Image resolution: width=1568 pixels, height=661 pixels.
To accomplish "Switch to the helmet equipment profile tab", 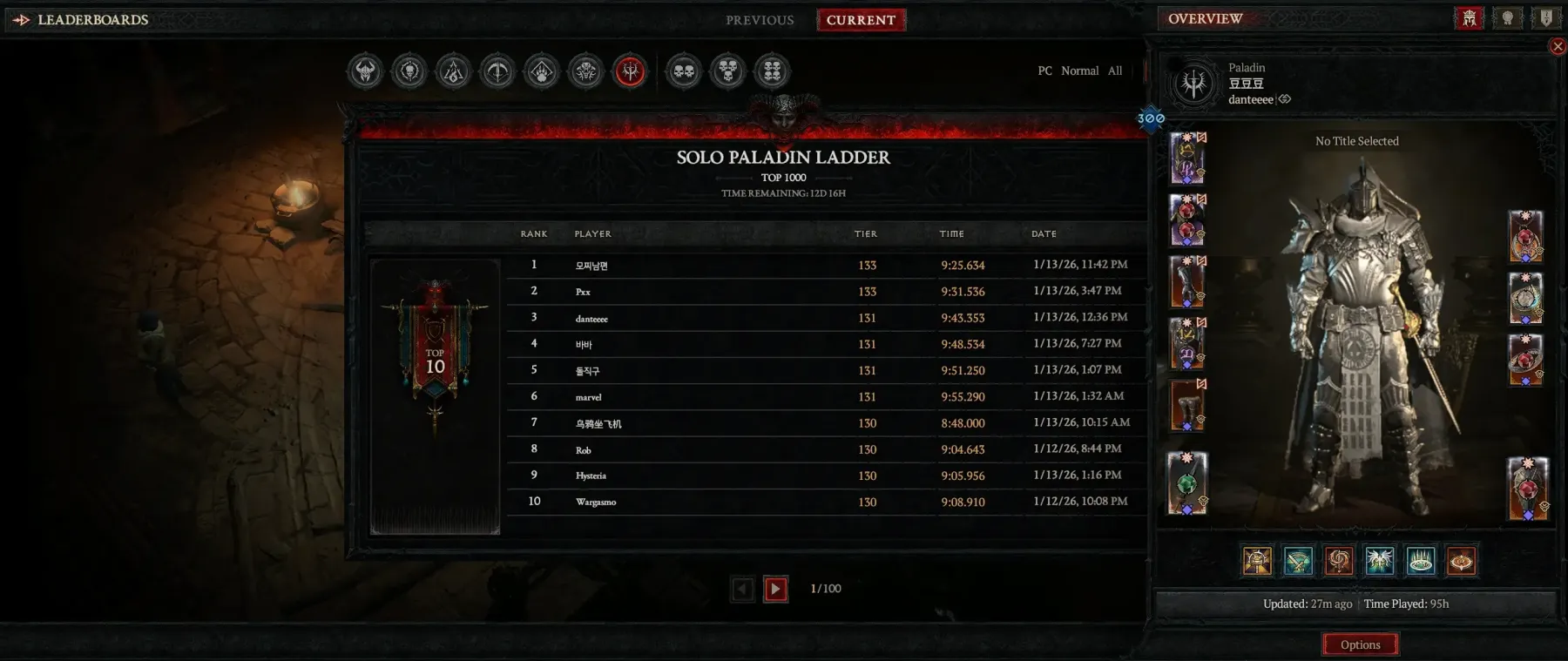I will (x=1470, y=18).
